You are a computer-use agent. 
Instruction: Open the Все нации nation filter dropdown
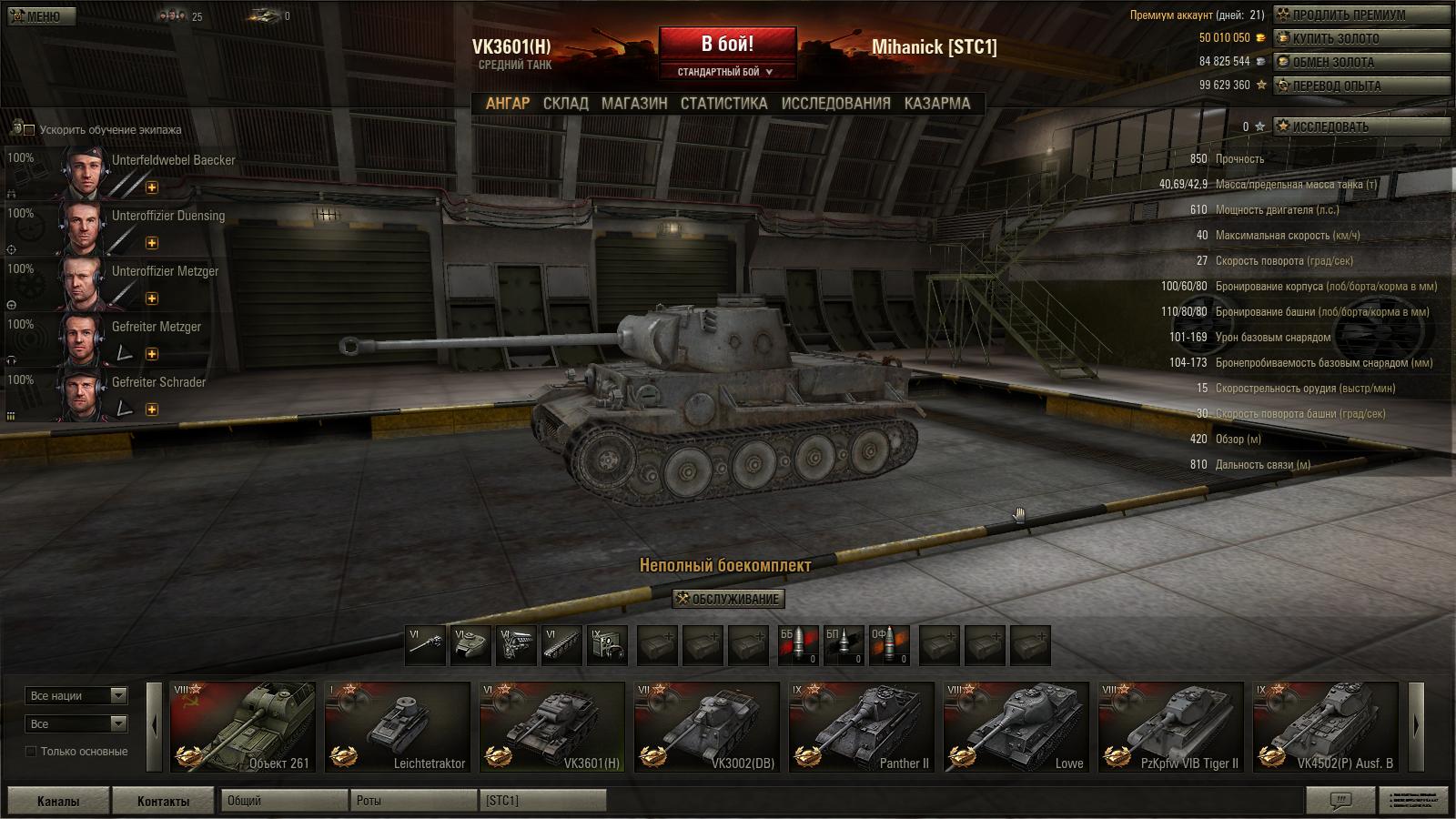[x=76, y=696]
